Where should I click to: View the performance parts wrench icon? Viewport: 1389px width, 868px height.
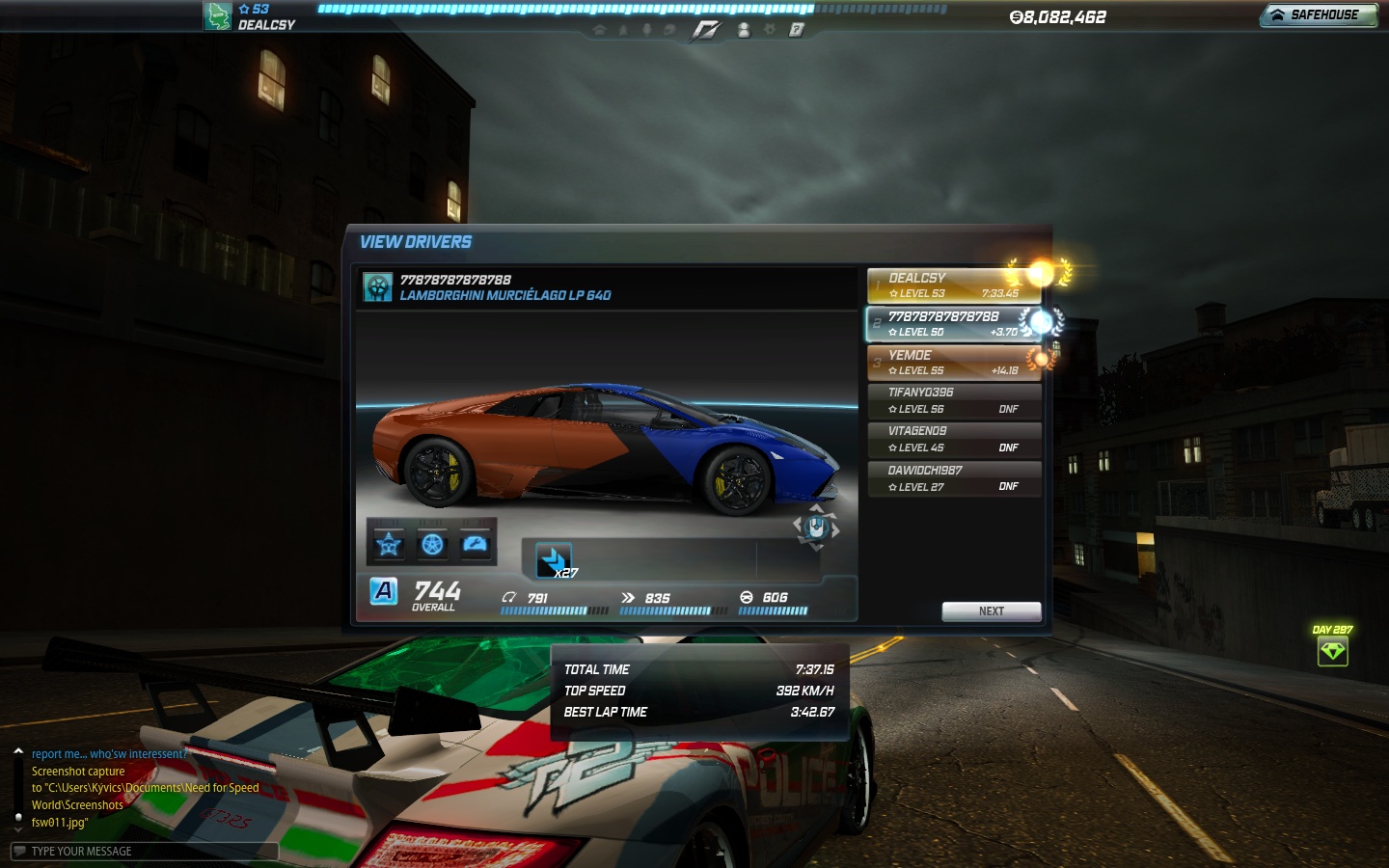point(476,545)
